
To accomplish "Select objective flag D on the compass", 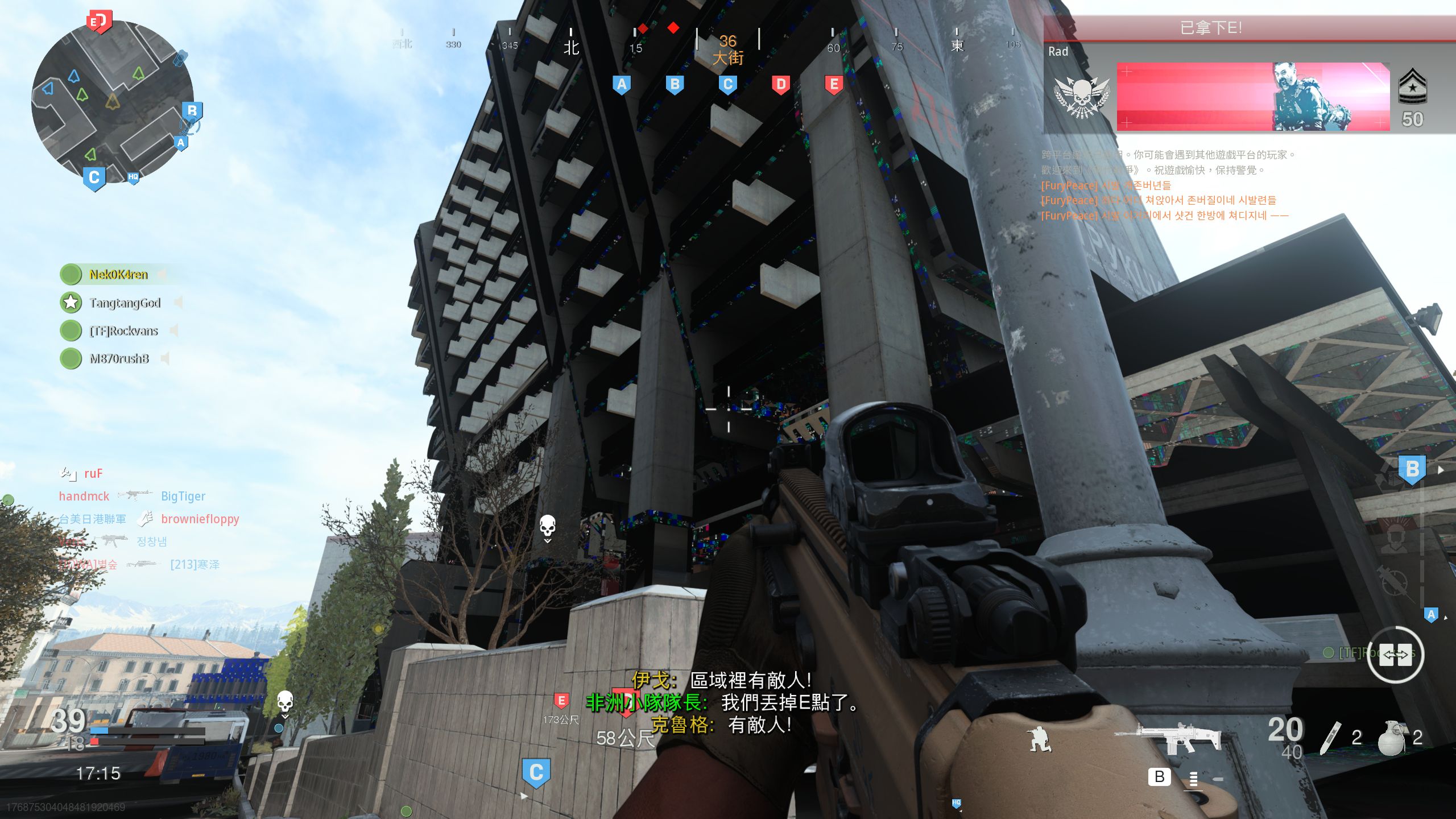I will click(780, 84).
